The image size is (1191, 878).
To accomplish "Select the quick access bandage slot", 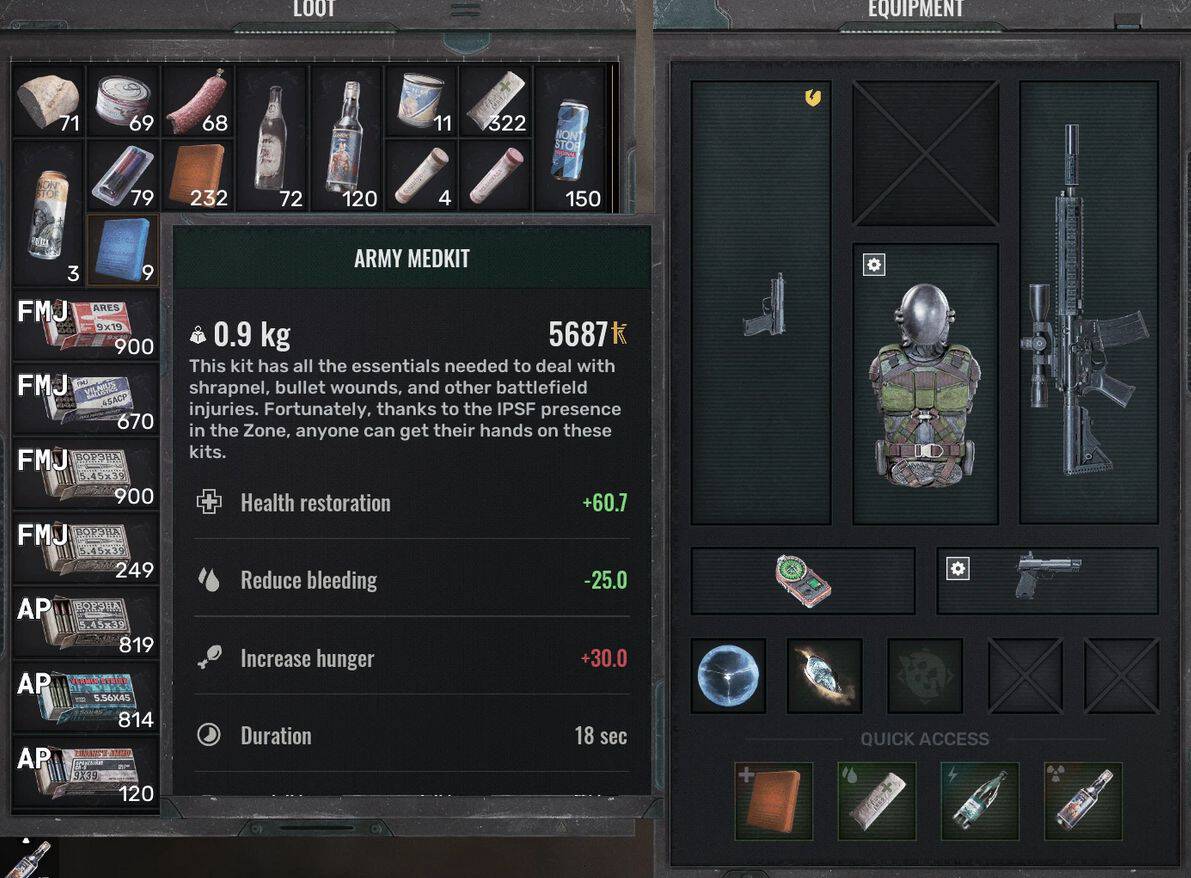I will coord(877,800).
